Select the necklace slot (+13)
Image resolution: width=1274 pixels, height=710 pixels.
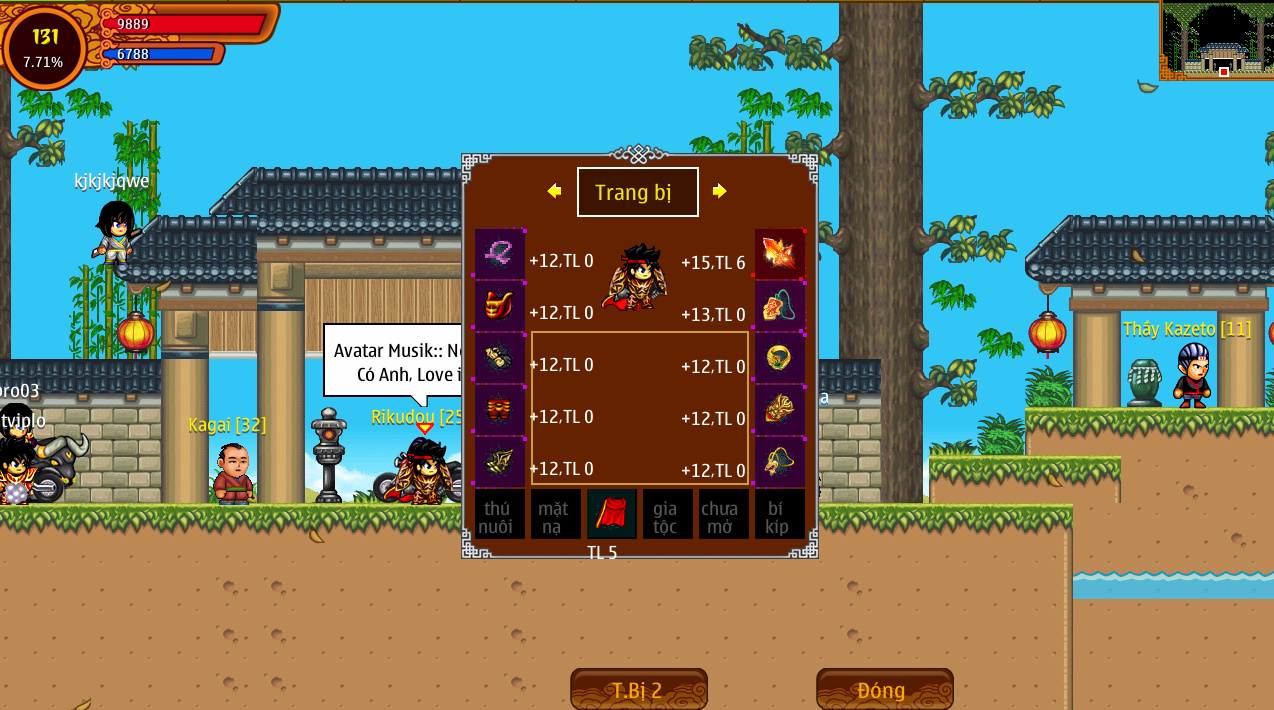[780, 306]
